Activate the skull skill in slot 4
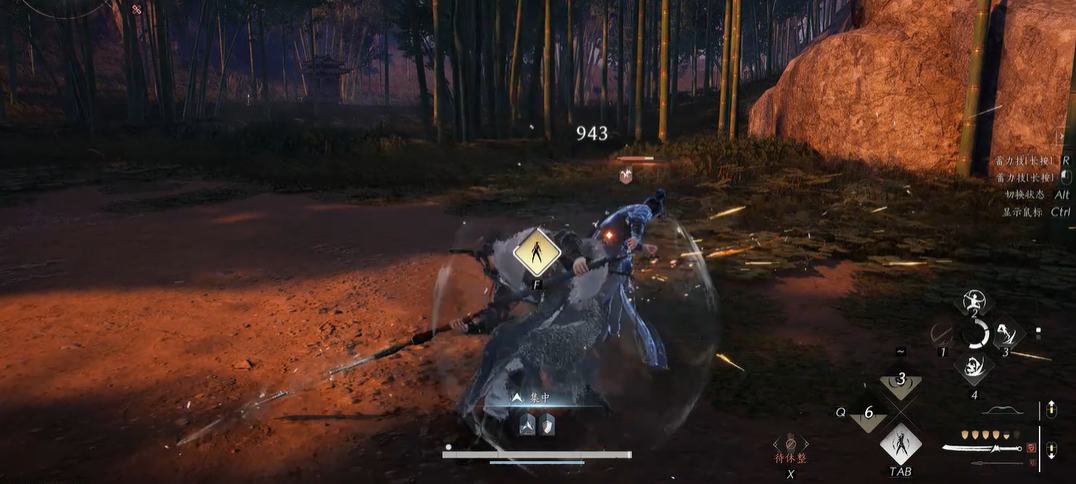 (x=973, y=366)
